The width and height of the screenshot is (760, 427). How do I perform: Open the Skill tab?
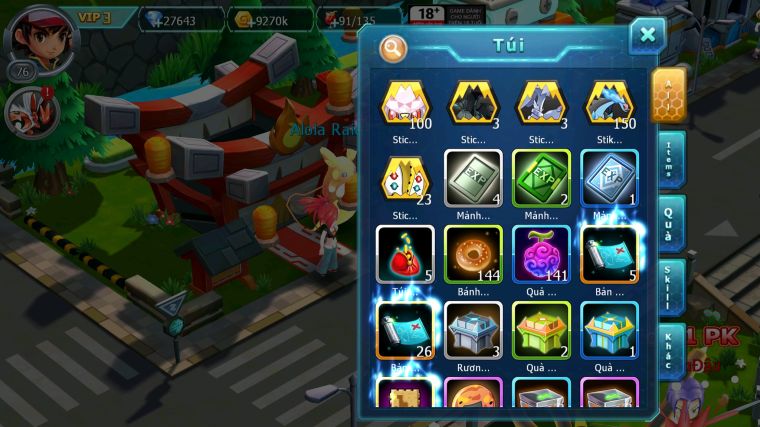pos(669,288)
